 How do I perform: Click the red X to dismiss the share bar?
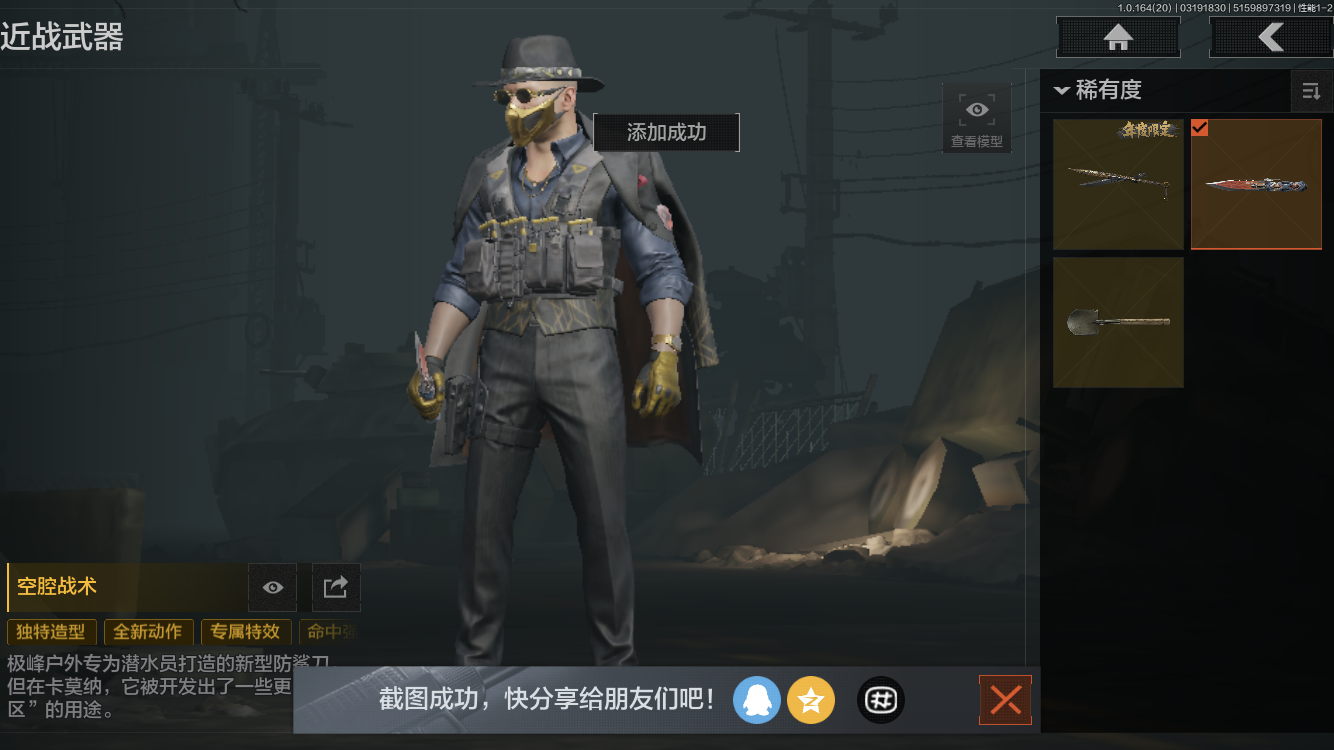click(x=1005, y=700)
